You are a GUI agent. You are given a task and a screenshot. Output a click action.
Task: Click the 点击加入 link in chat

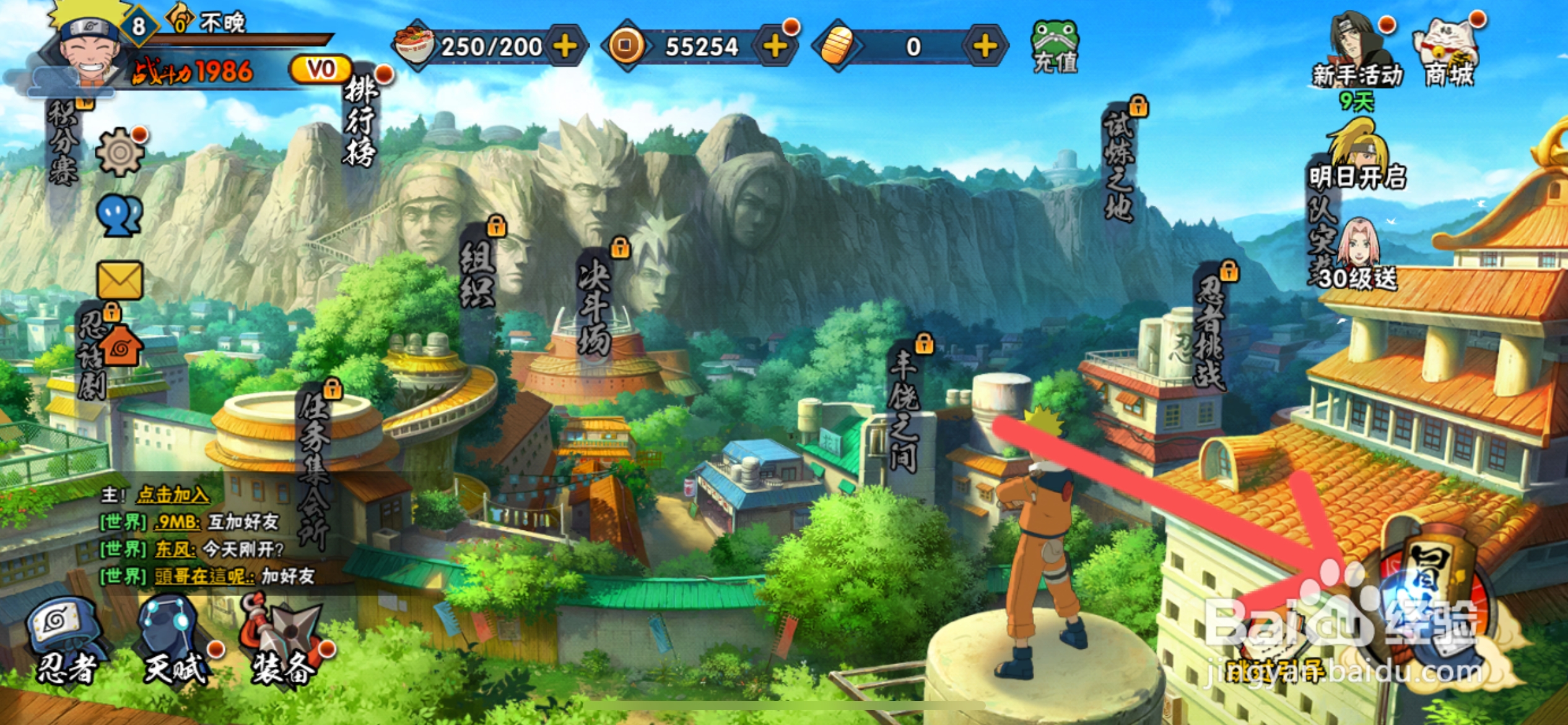point(173,494)
